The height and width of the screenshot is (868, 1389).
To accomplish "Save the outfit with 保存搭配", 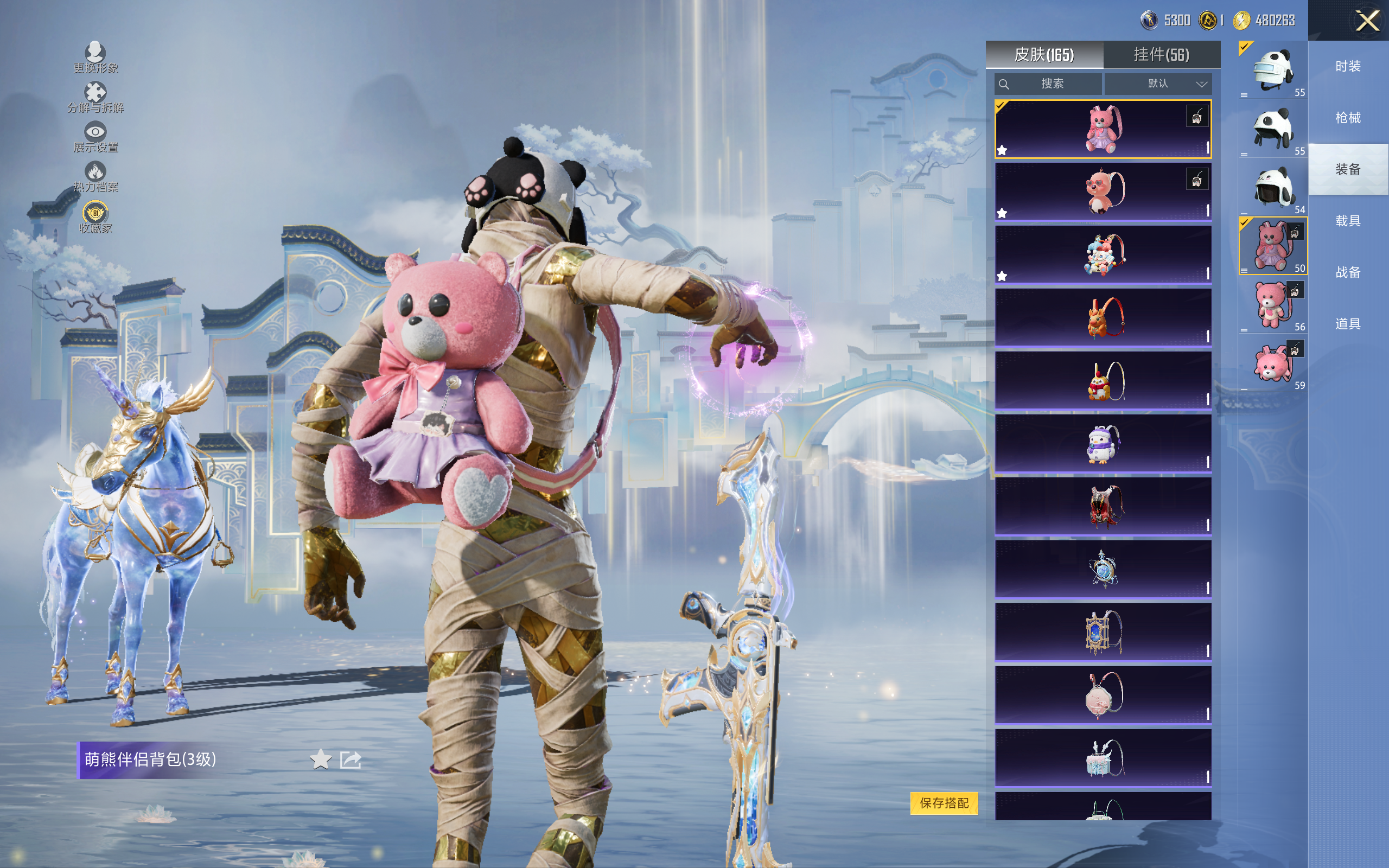I will [x=944, y=802].
